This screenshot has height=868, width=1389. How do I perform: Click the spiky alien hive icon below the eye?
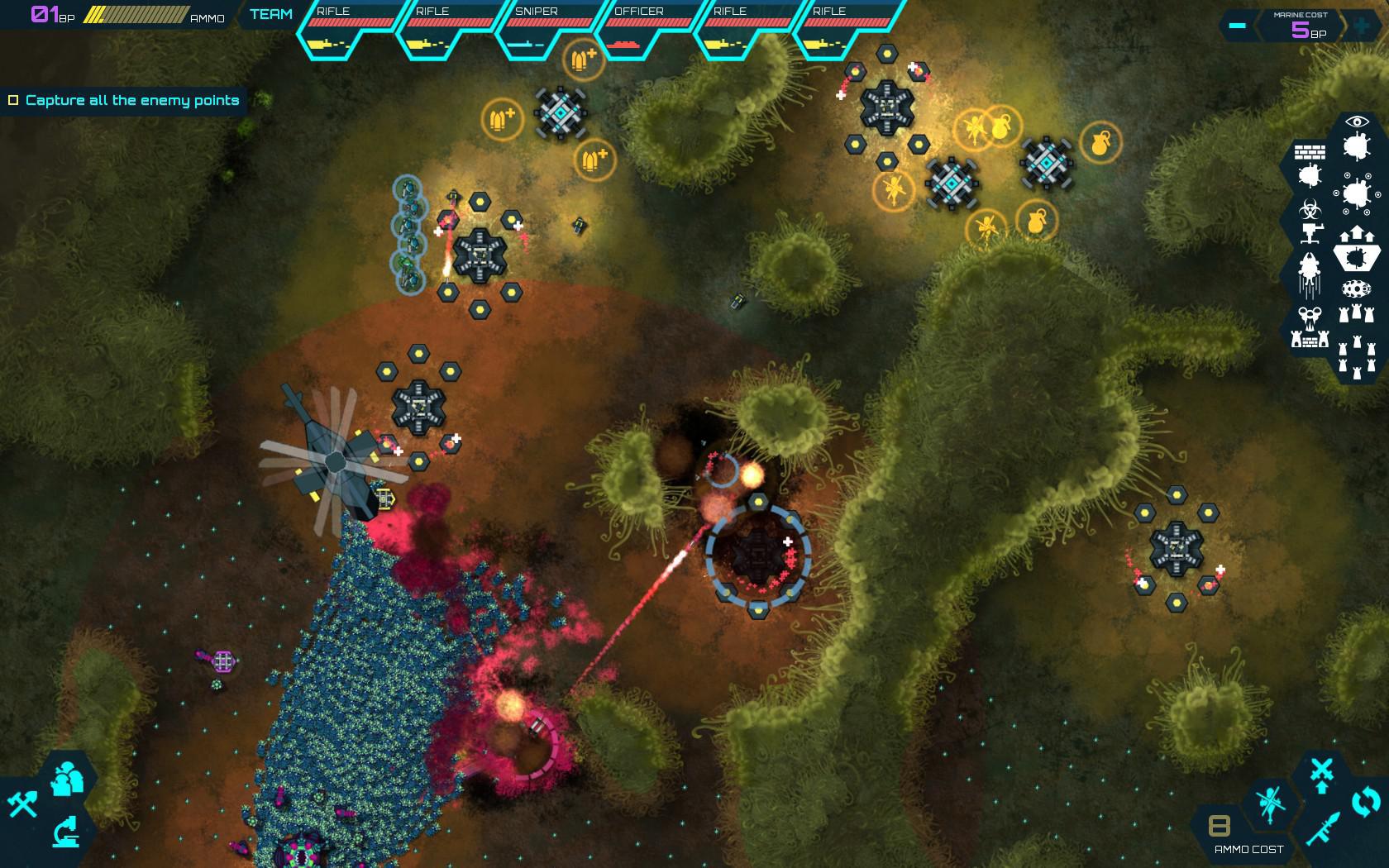coord(1357,144)
